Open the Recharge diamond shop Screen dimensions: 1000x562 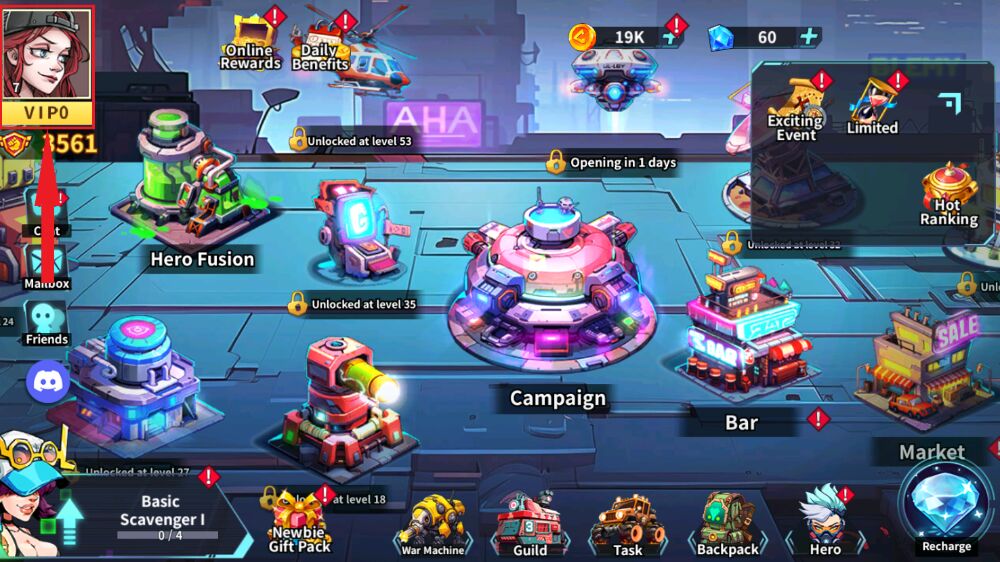tap(946, 507)
